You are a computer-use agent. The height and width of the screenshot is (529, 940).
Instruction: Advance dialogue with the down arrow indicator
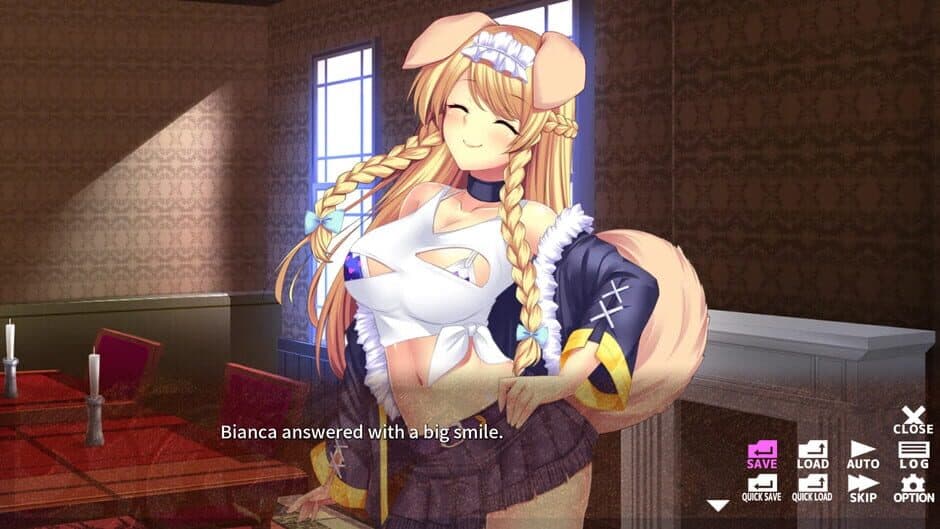(x=718, y=505)
